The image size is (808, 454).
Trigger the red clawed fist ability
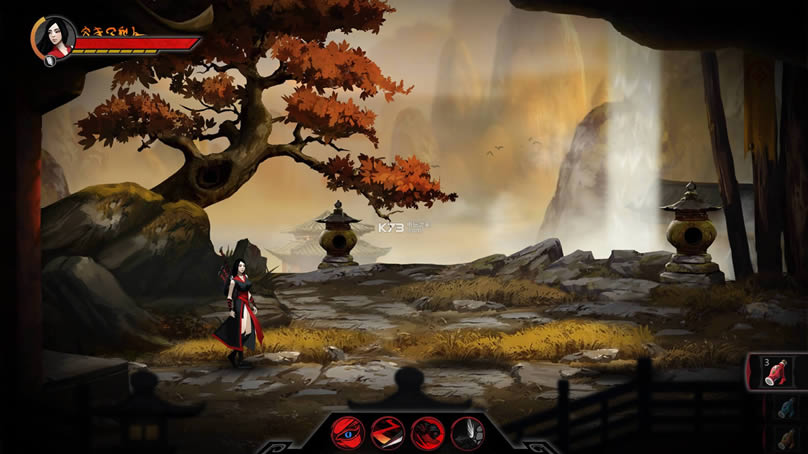pos(427,432)
